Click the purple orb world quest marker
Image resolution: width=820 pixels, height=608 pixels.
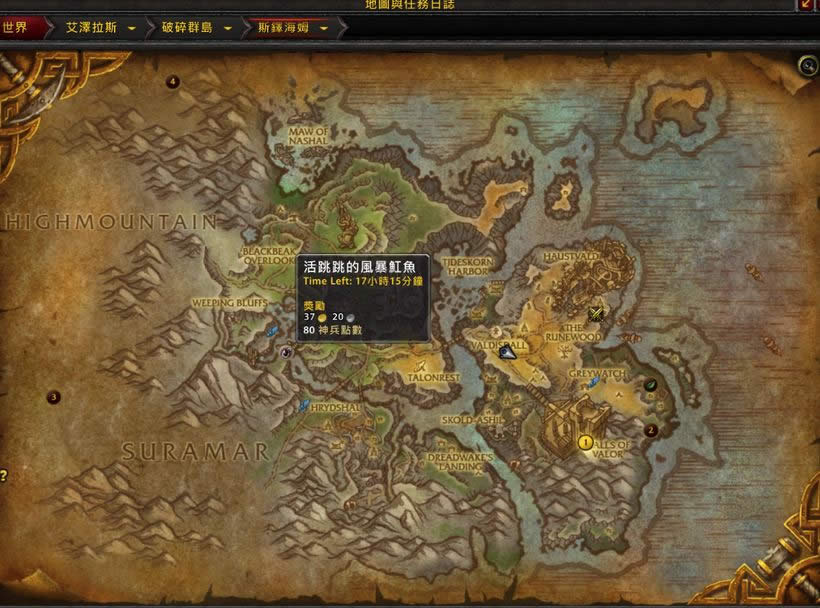pos(287,352)
